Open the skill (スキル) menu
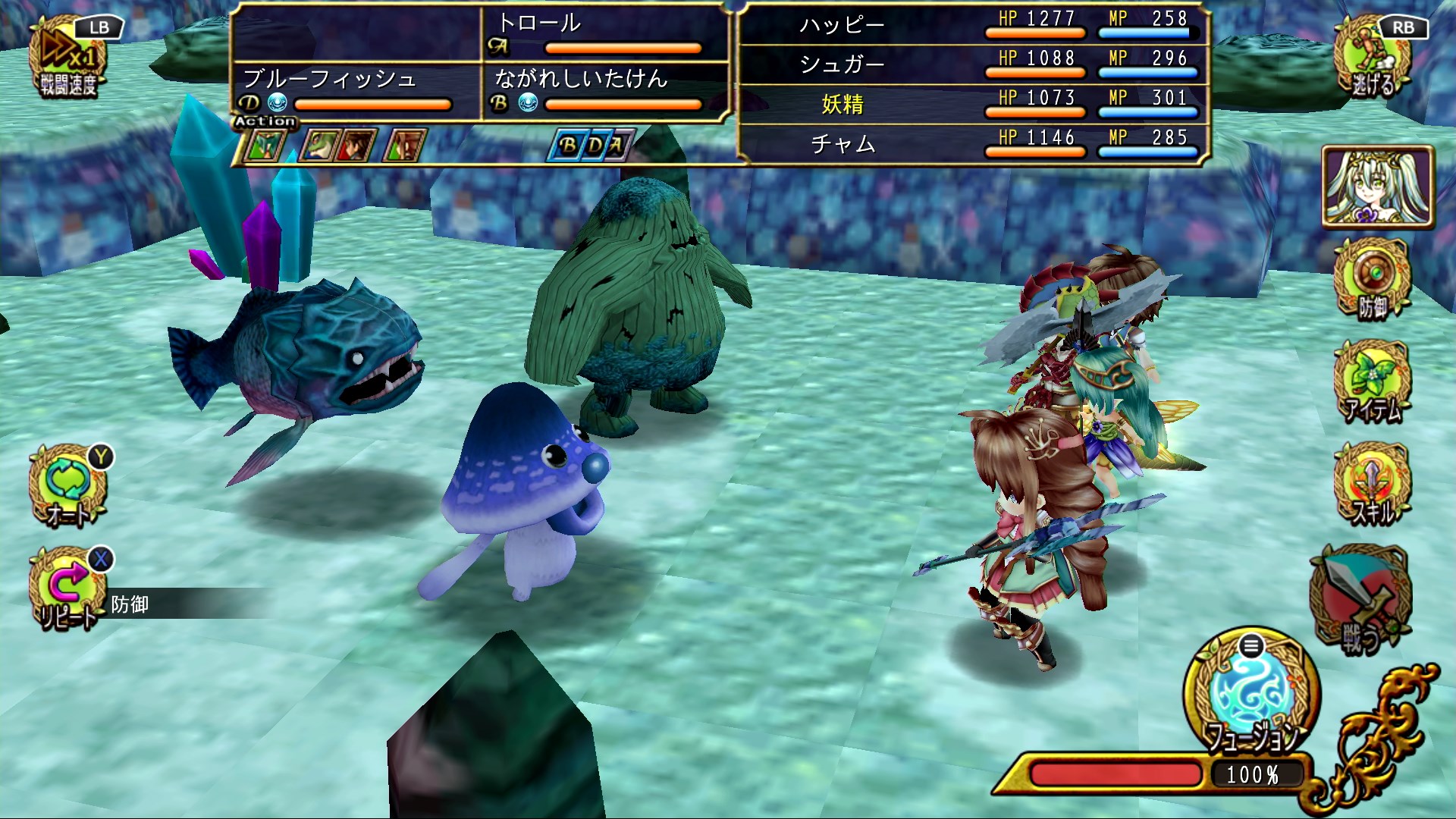This screenshot has width=1456, height=819. (1373, 485)
